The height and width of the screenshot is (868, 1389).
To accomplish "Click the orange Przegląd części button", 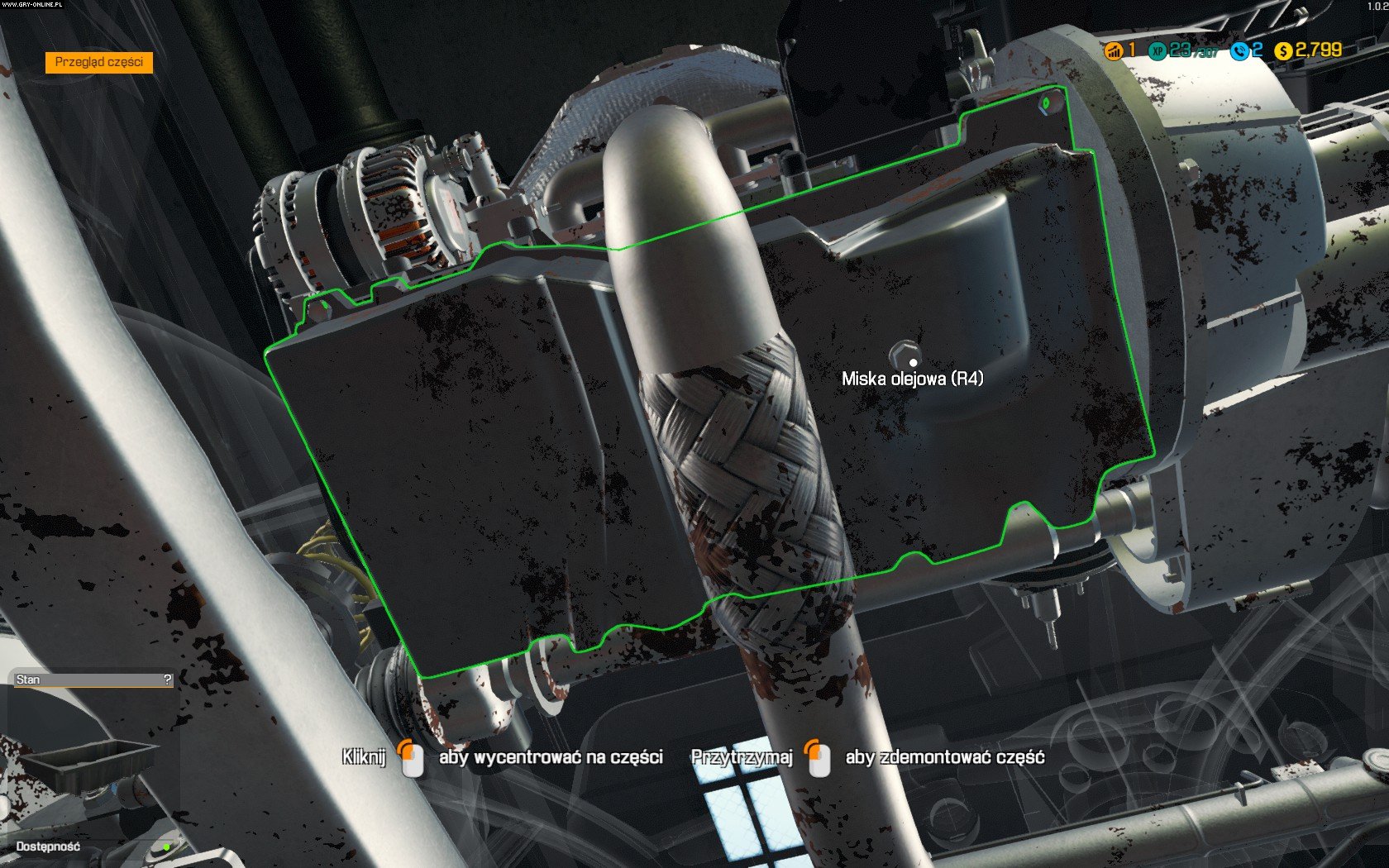I will pyautogui.click(x=99, y=62).
